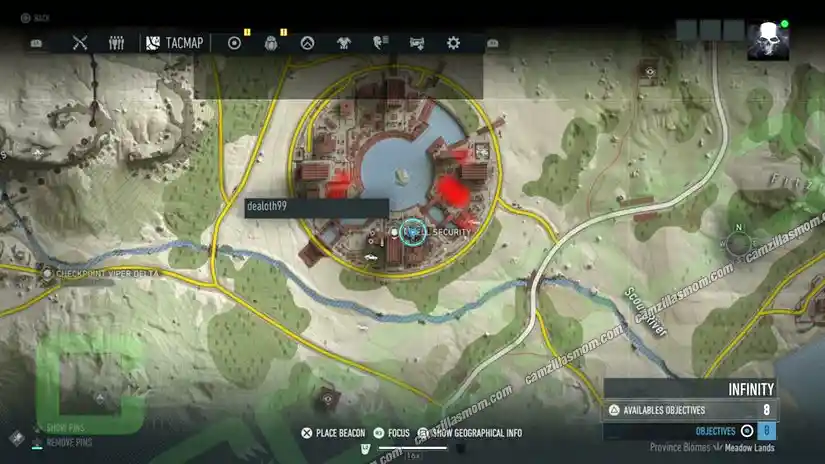Open the settings gear tab
This screenshot has height=464, width=825.
[453, 43]
